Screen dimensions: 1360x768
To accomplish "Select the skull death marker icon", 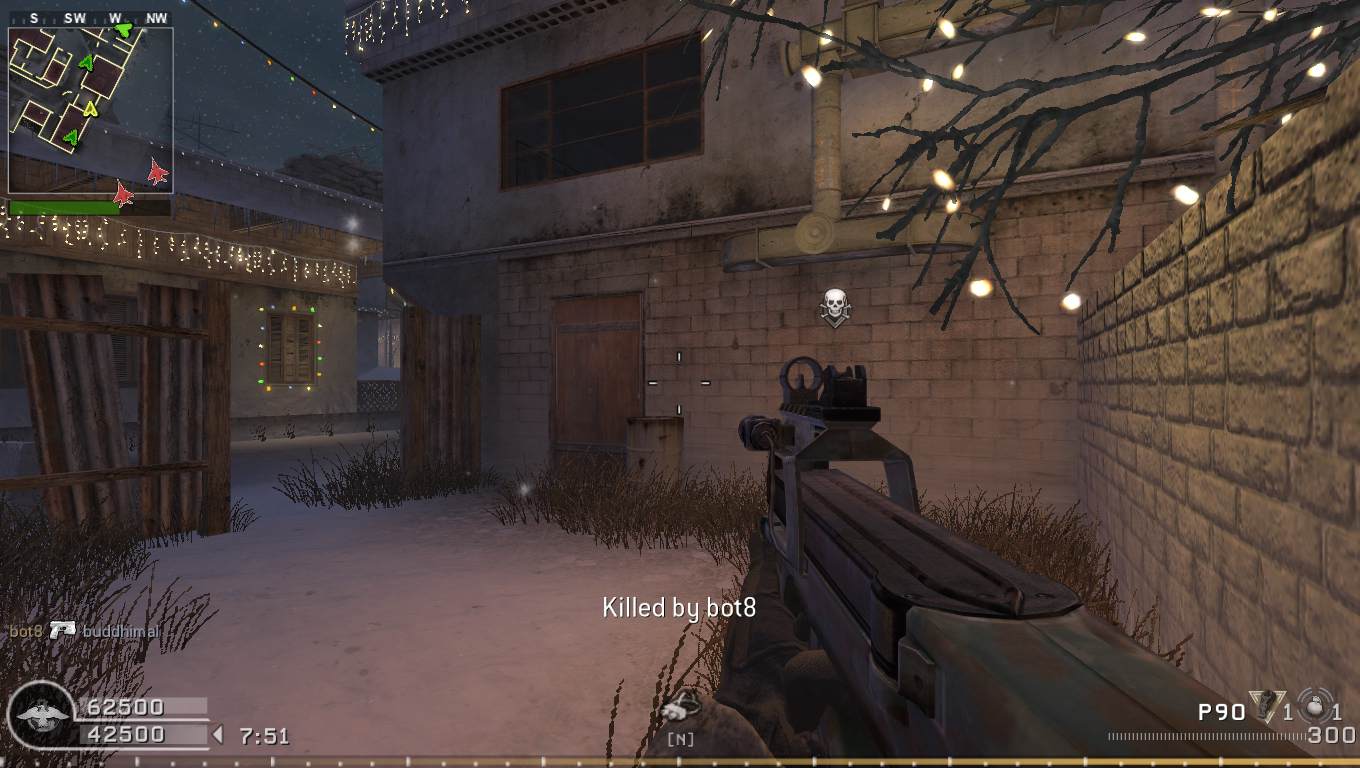I will tap(835, 307).
